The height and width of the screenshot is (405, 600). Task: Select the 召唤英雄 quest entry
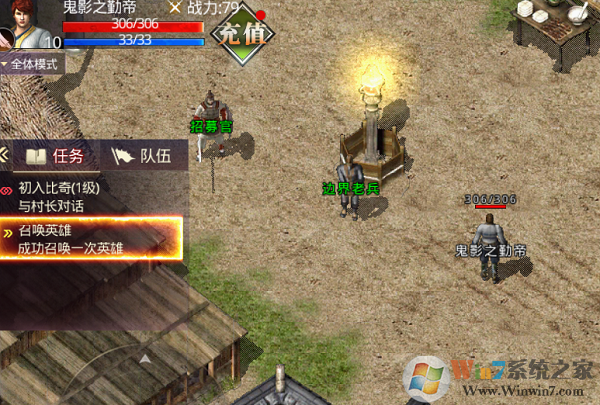click(92, 238)
